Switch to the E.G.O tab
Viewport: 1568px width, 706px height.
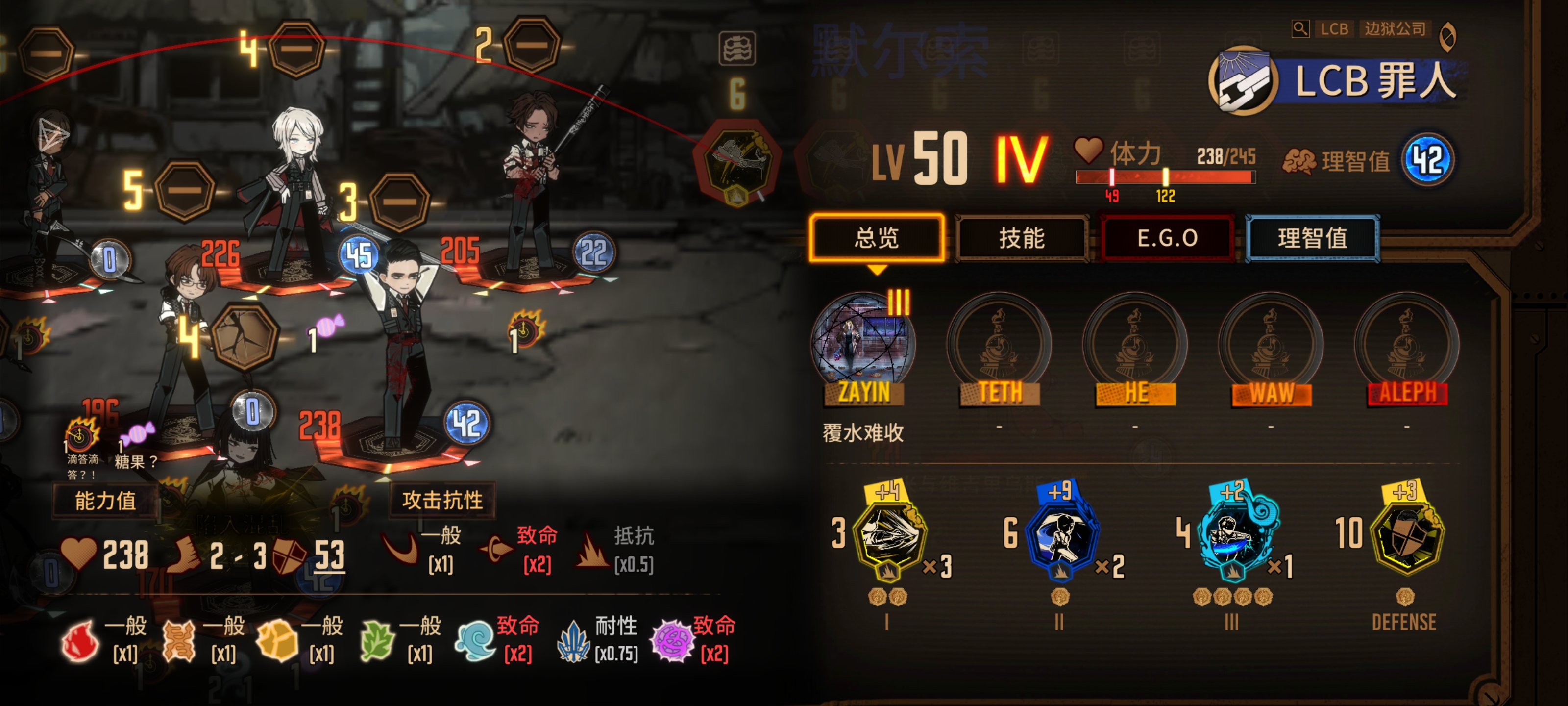(x=1167, y=238)
